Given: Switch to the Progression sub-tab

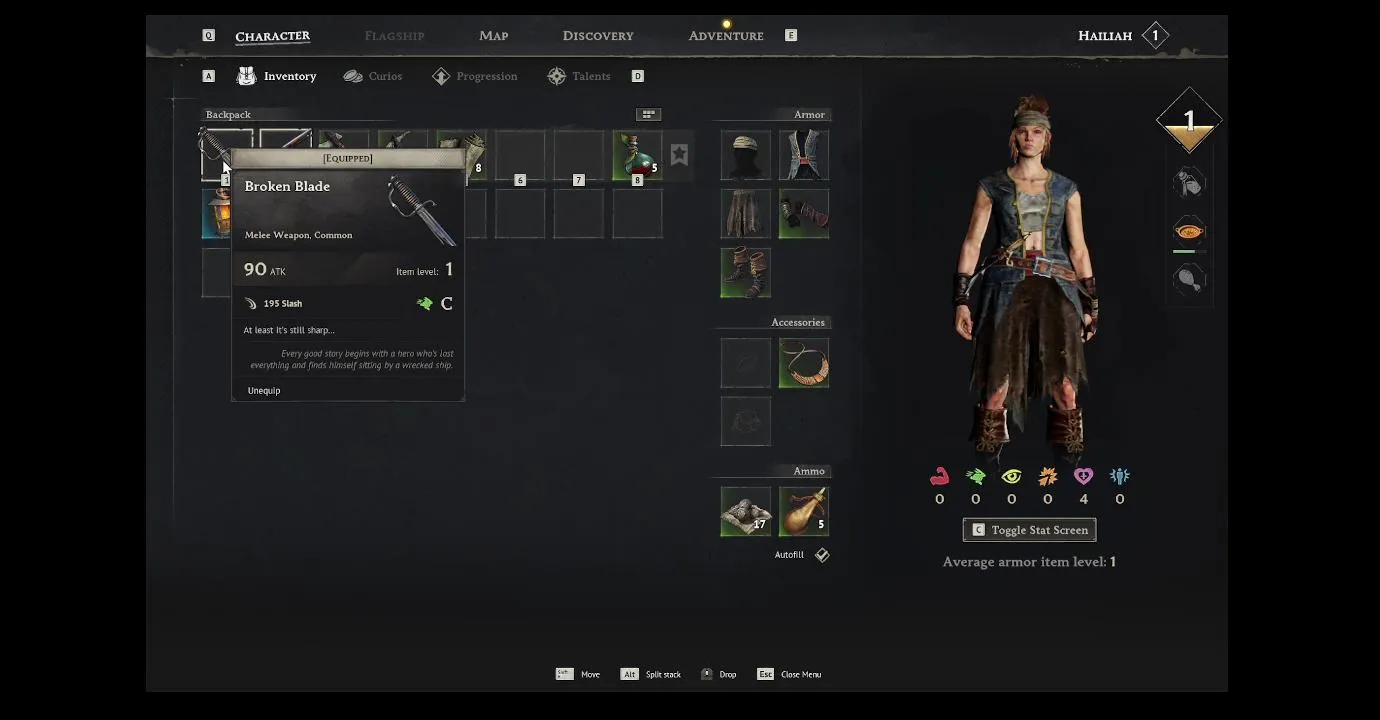Looking at the screenshot, I should coord(475,76).
